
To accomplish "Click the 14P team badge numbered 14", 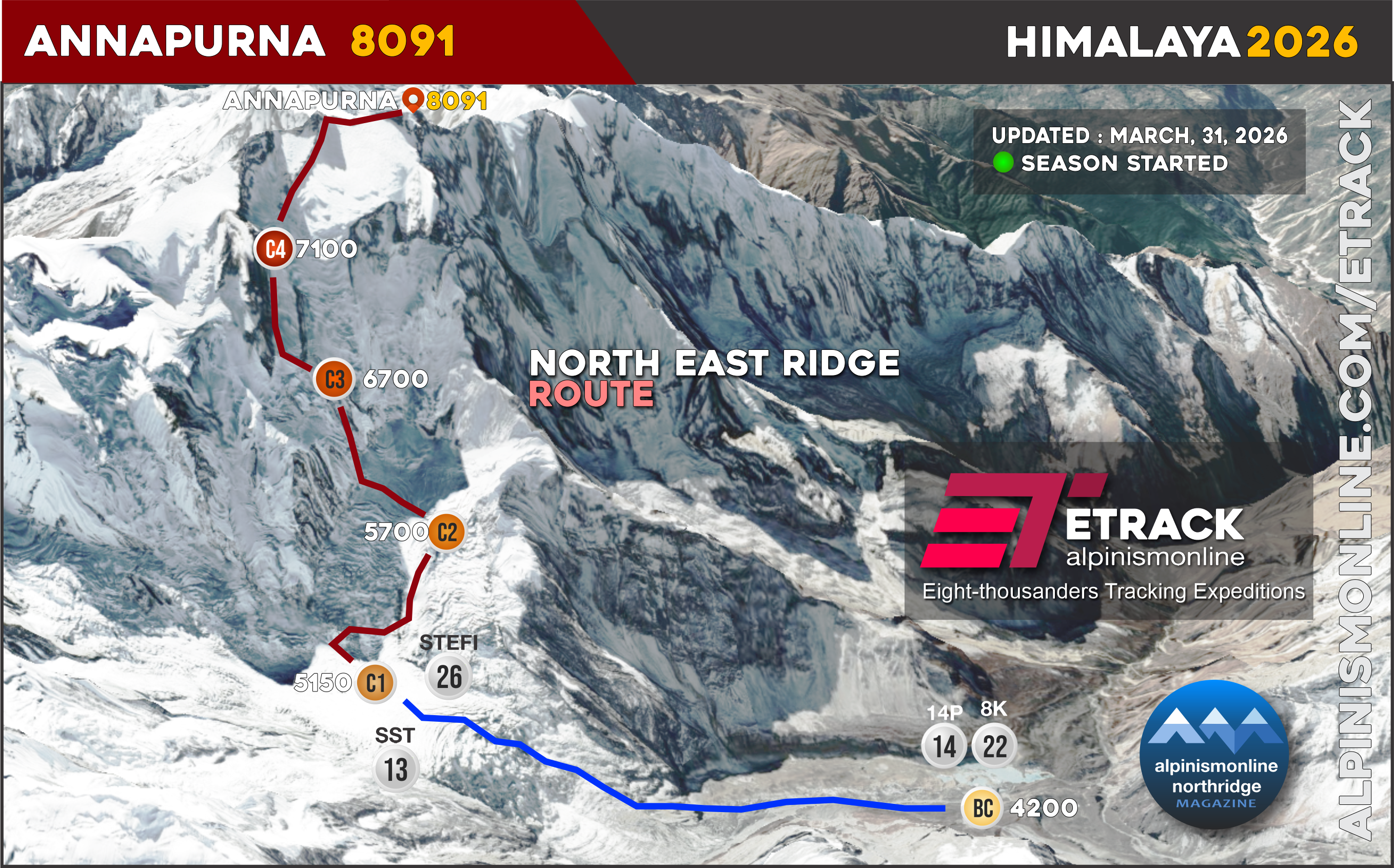I will click(x=944, y=746).
